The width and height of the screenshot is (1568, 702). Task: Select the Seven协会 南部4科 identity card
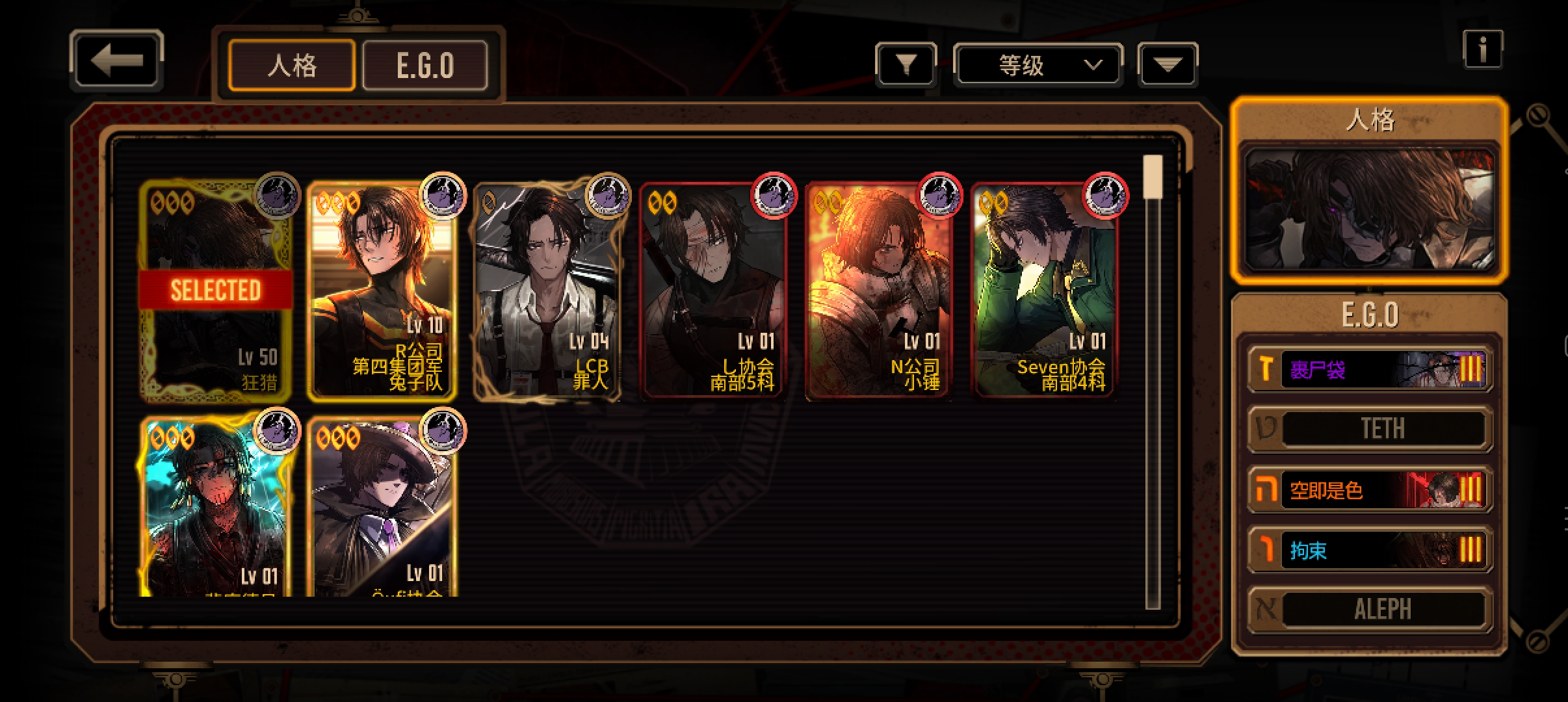click(1045, 291)
